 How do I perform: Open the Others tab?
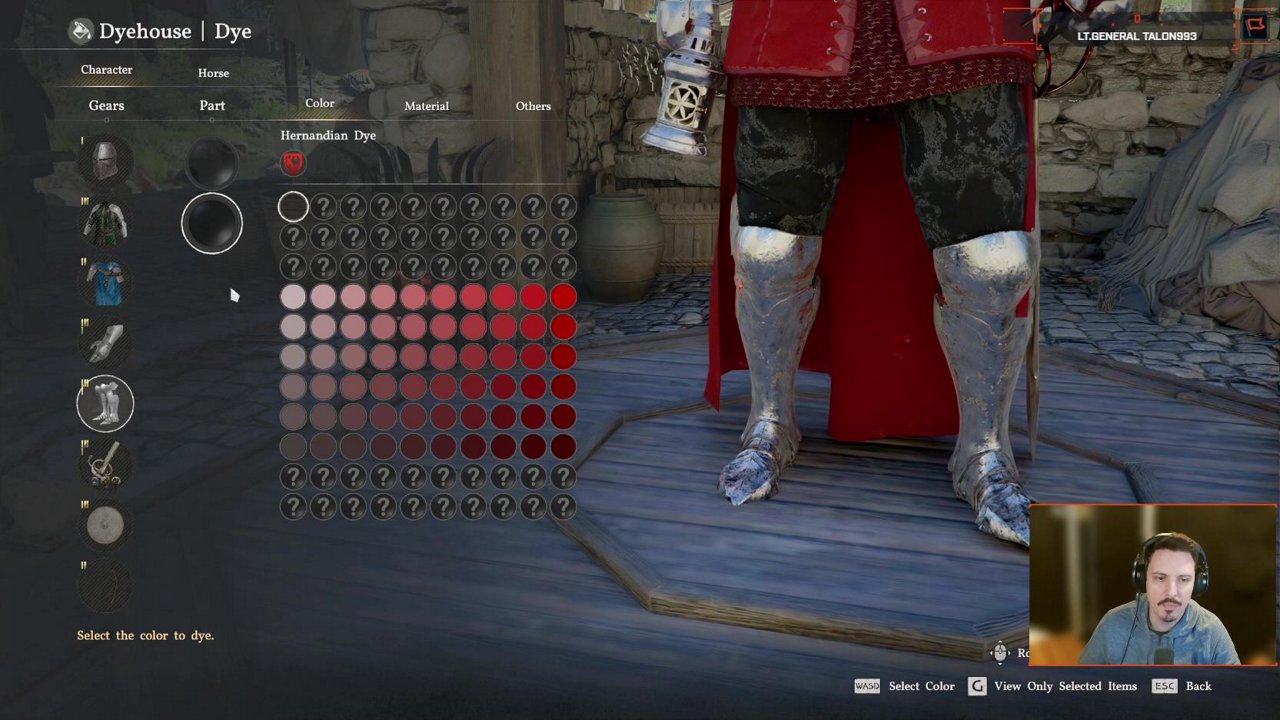pyautogui.click(x=533, y=106)
